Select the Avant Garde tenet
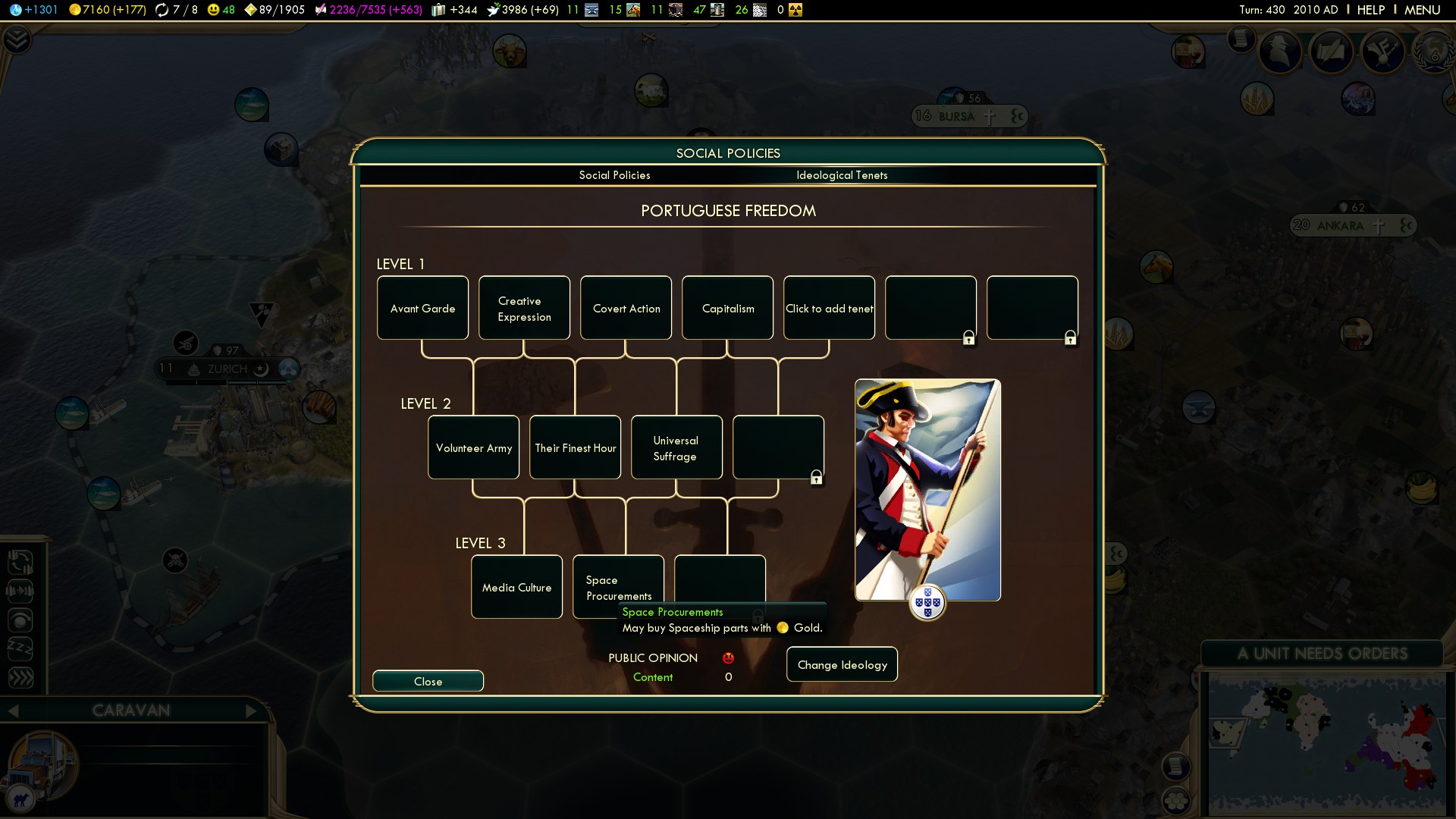 422,308
